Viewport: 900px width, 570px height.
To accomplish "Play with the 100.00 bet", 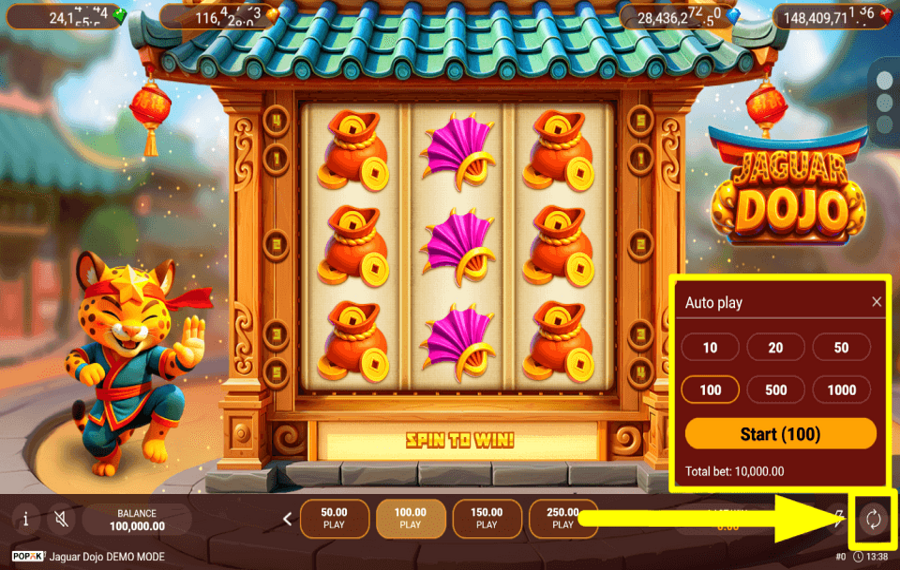I will point(410,518).
